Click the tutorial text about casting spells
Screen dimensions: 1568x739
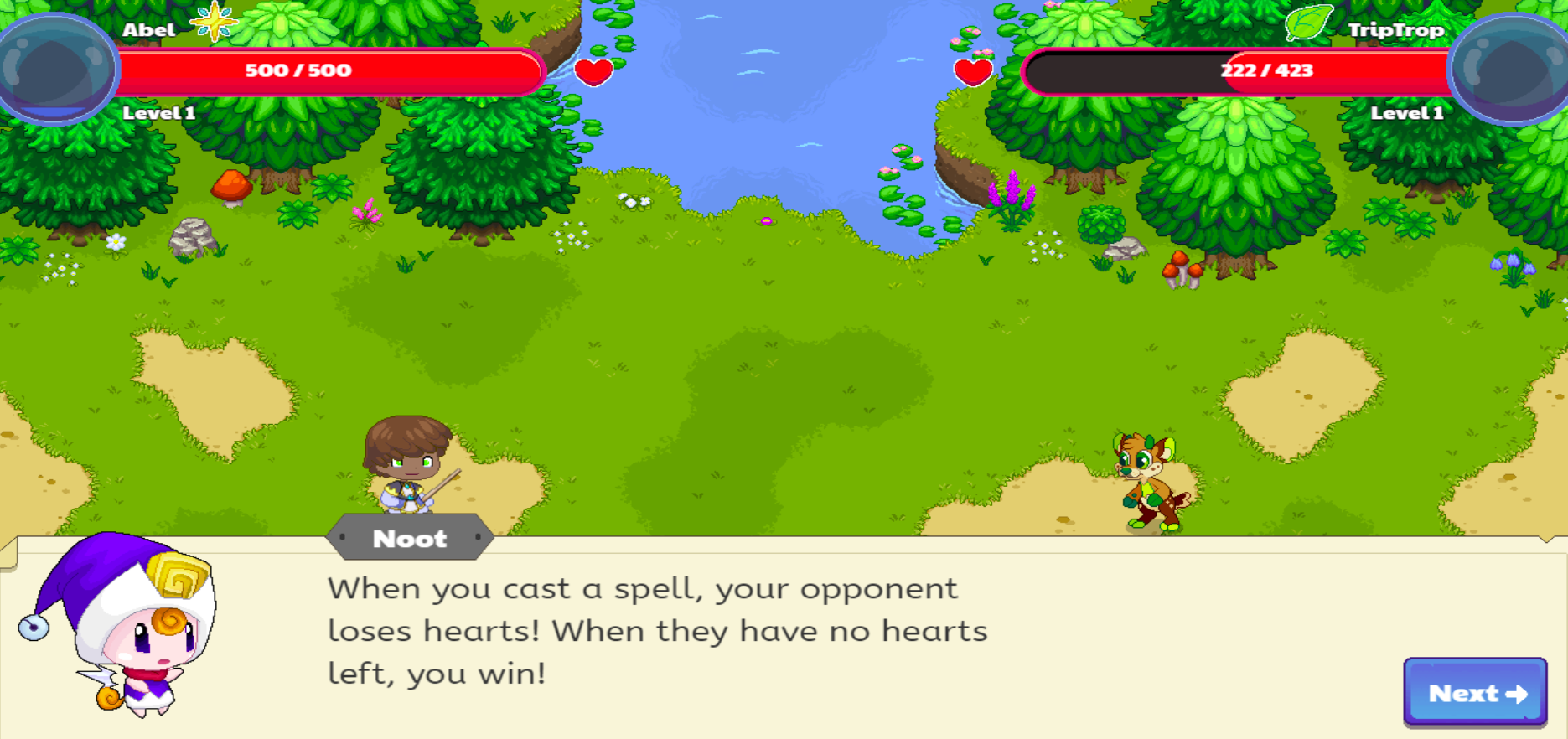pyautogui.click(x=658, y=631)
